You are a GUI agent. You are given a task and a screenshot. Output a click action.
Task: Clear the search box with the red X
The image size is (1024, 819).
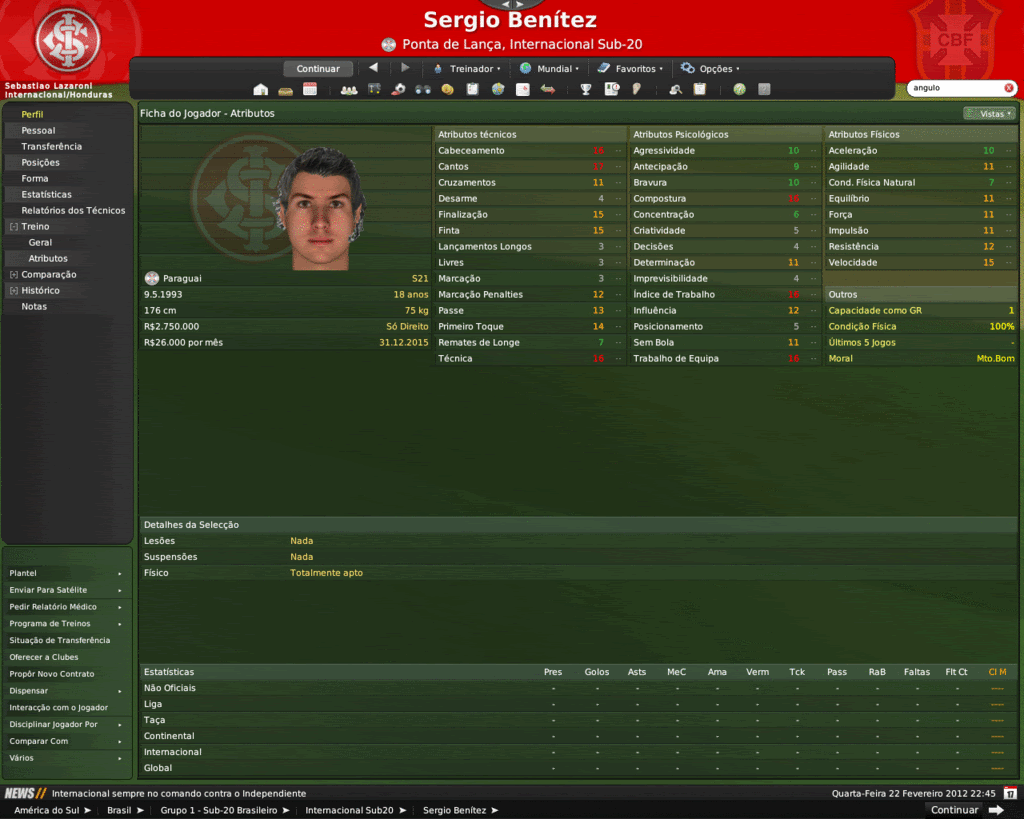[1008, 88]
